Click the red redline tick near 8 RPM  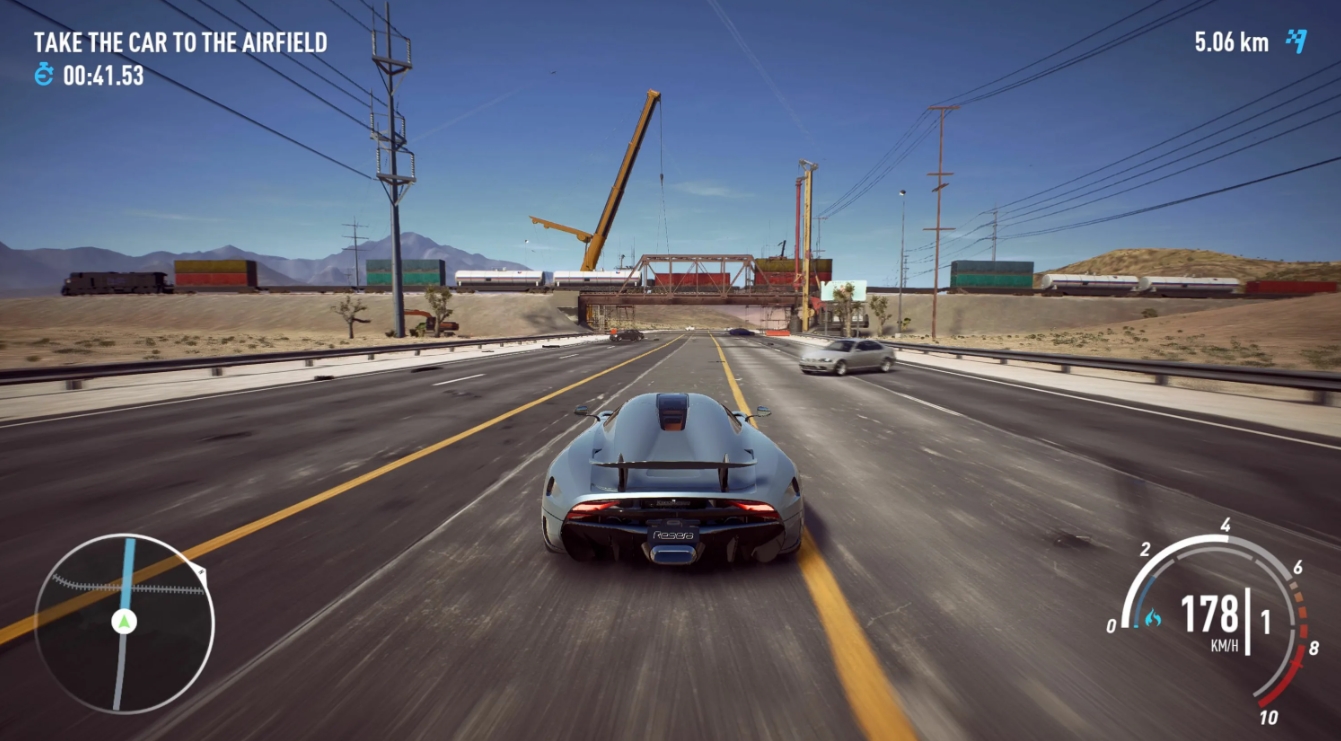coord(1296,663)
